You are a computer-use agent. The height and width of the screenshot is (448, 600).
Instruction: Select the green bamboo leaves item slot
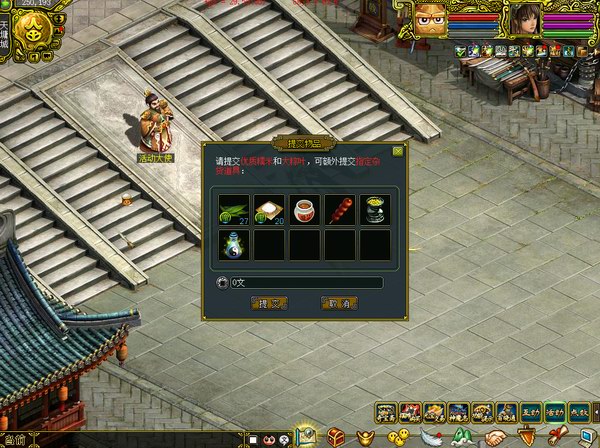[234, 209]
